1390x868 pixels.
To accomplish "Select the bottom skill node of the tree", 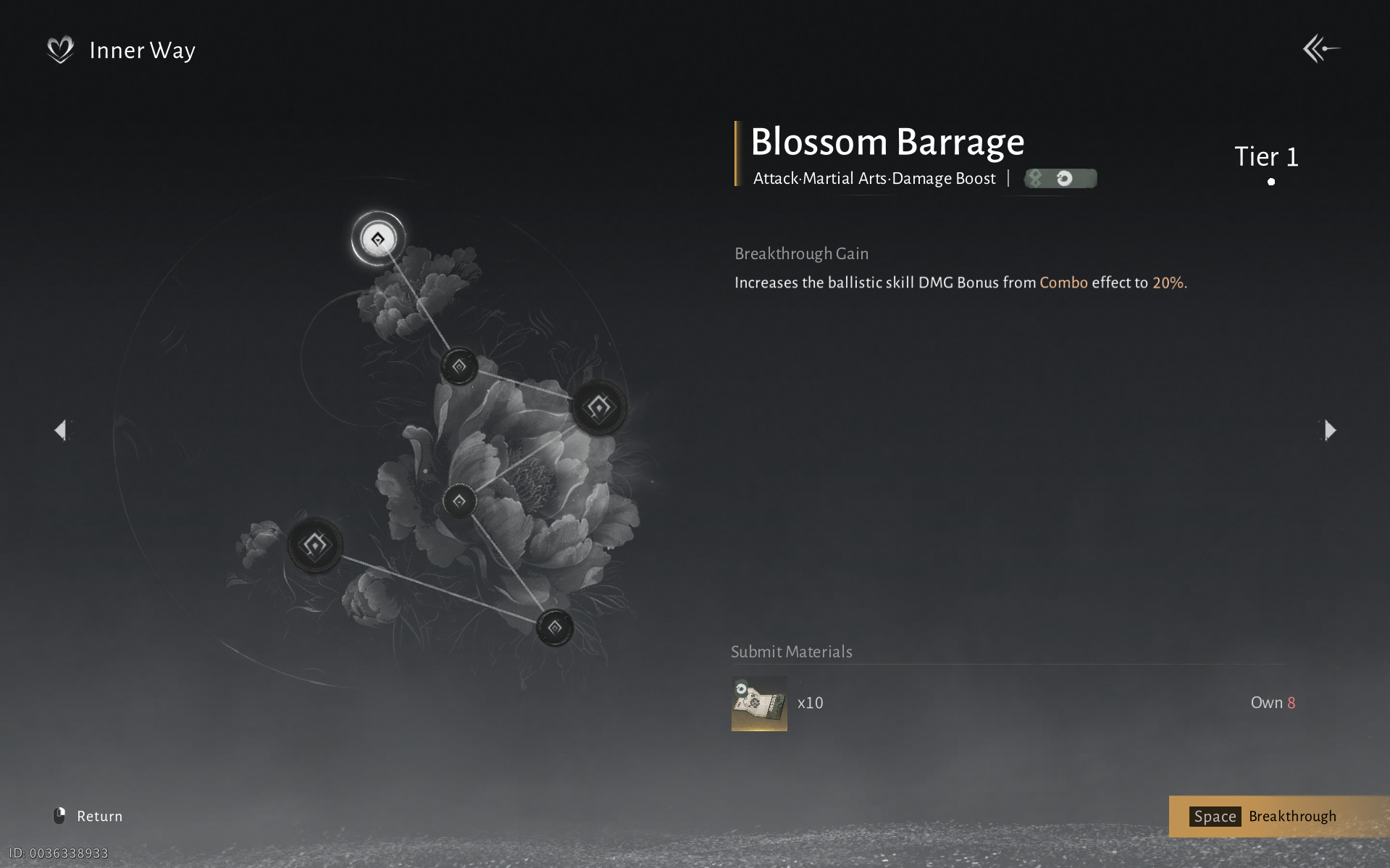I will 554,627.
